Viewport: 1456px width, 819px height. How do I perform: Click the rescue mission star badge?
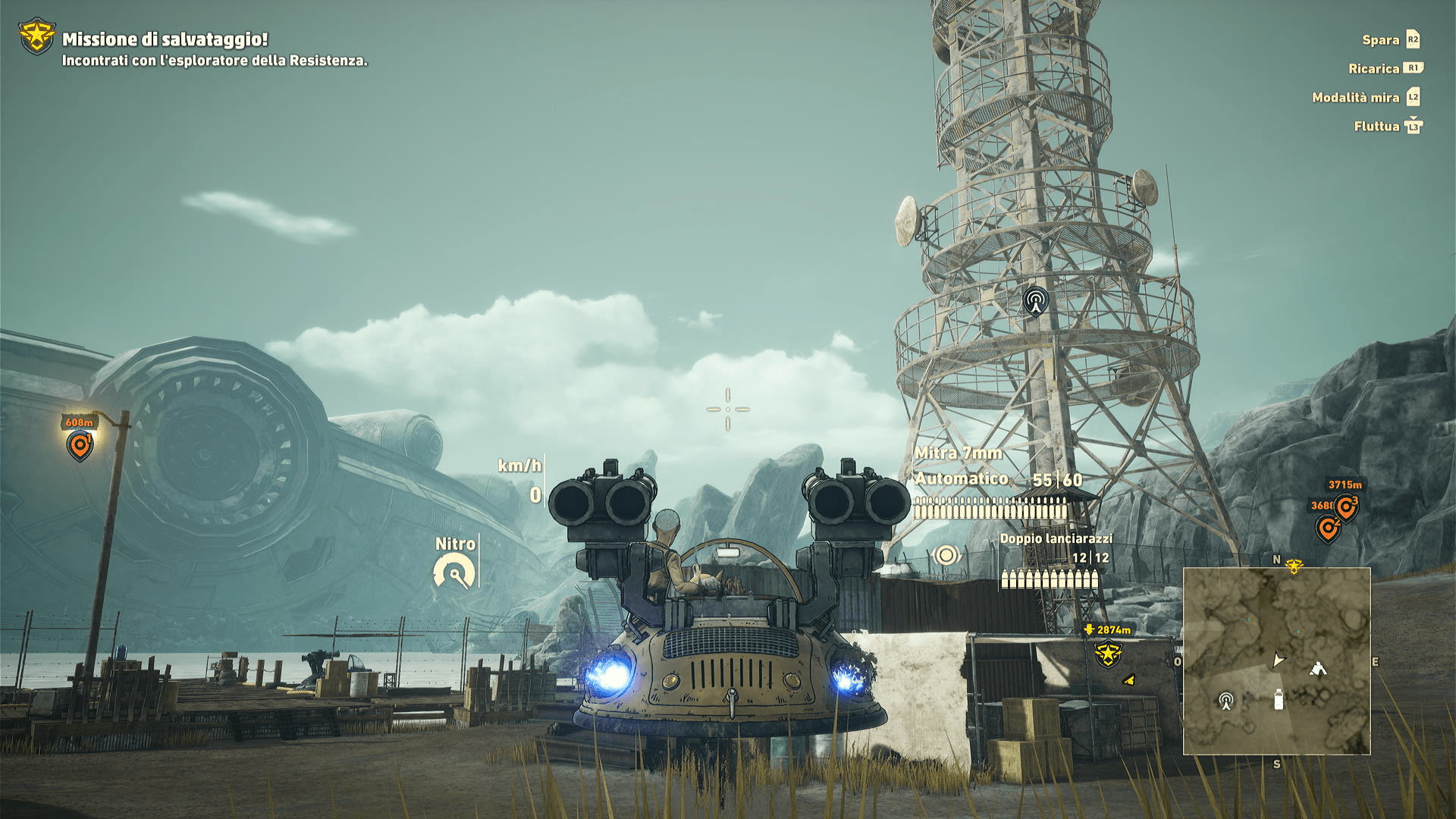[x=36, y=37]
